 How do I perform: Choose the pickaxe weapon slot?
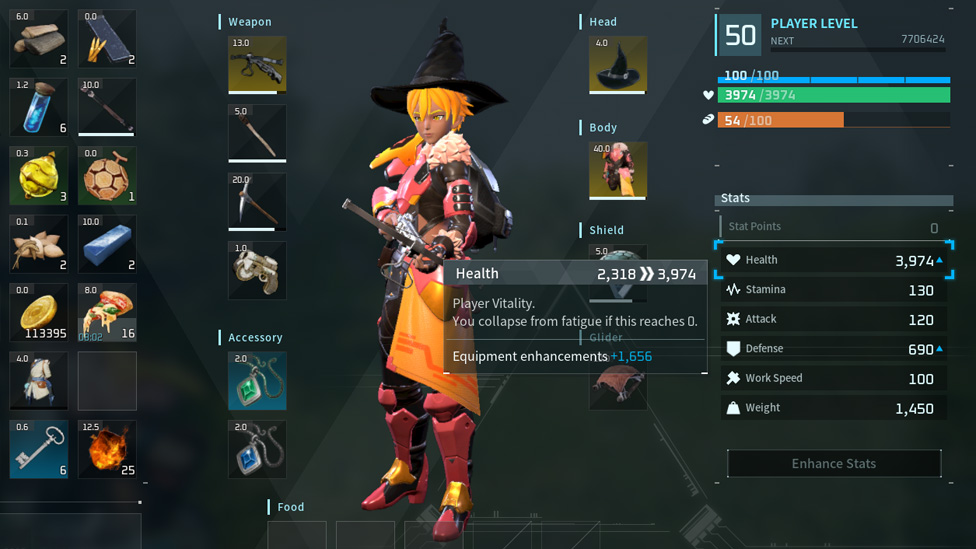(x=257, y=201)
